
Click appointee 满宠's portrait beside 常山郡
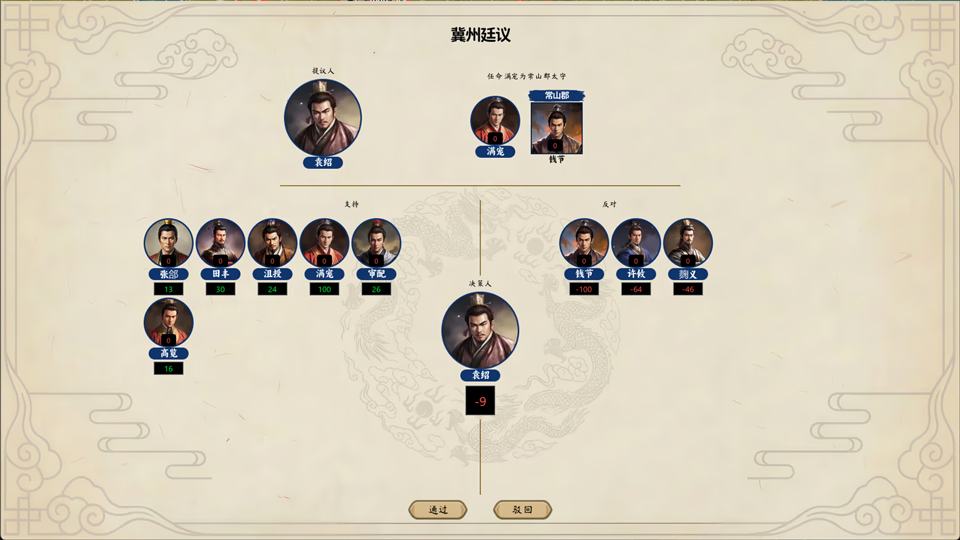(495, 122)
